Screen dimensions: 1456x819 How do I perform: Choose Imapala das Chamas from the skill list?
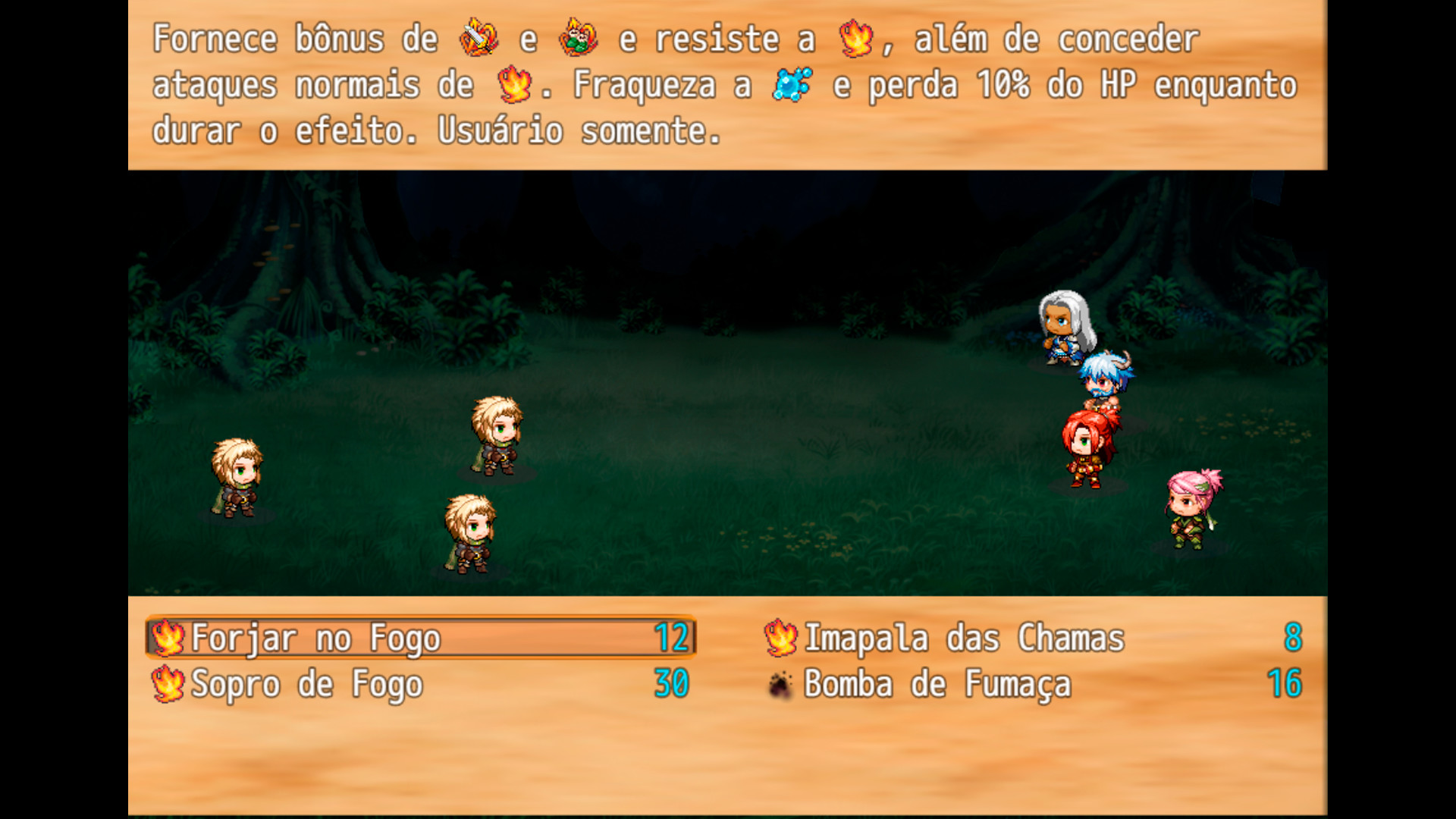point(963,638)
